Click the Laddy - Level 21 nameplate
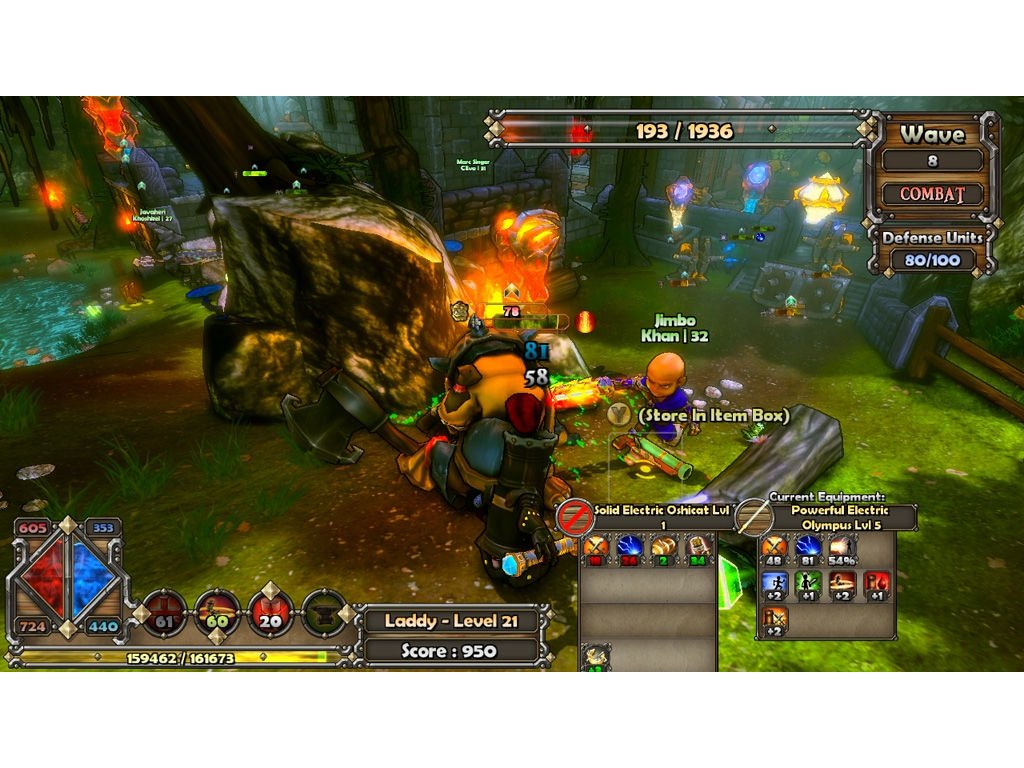Image resolution: width=1024 pixels, height=768 pixels. [x=454, y=621]
